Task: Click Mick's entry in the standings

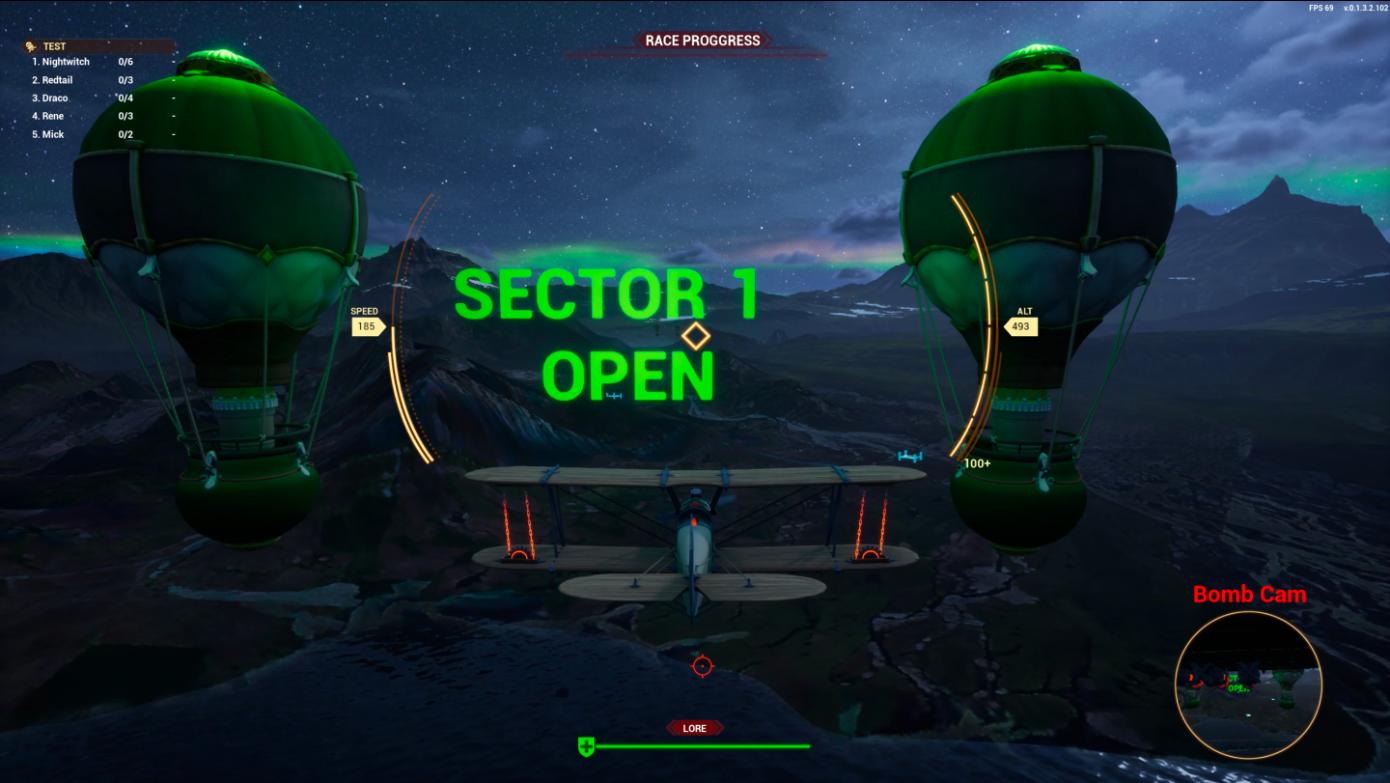Action: click(x=53, y=134)
